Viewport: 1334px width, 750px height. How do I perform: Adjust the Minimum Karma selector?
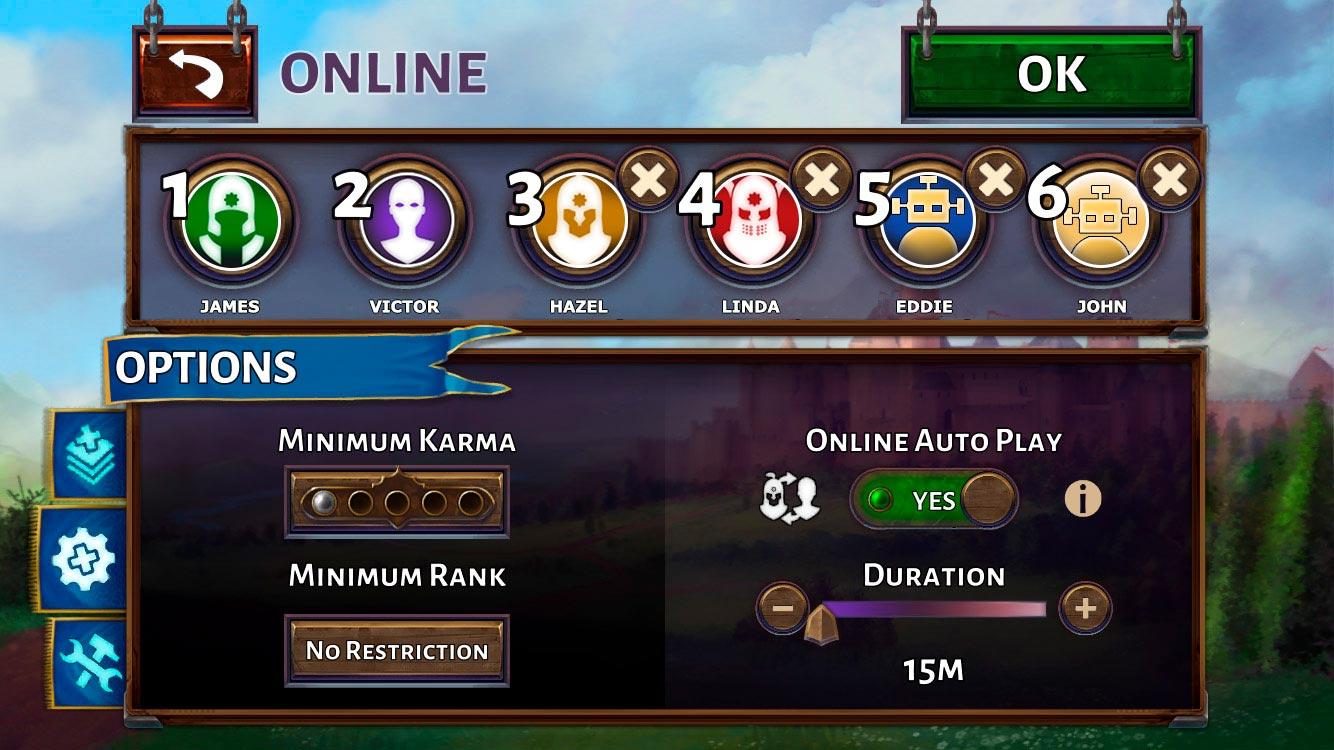coord(397,501)
